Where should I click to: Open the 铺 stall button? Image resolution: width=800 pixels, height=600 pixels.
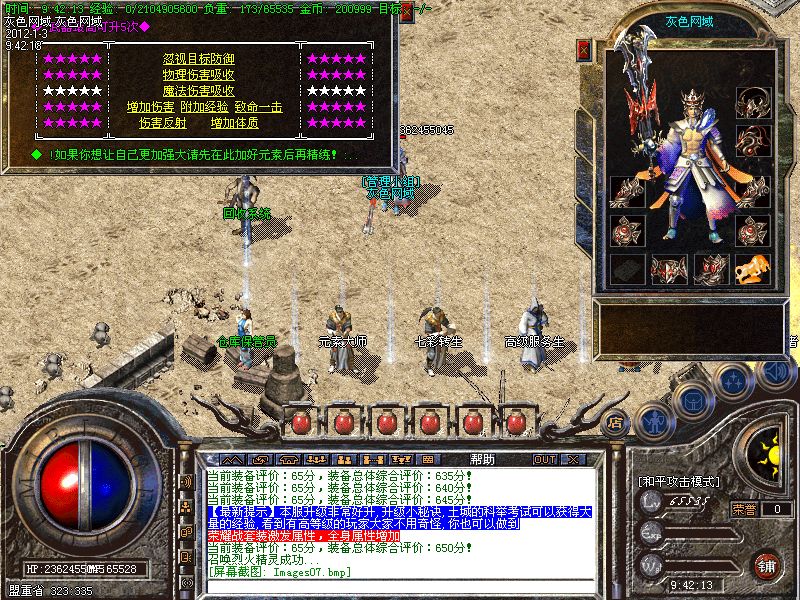[767, 564]
